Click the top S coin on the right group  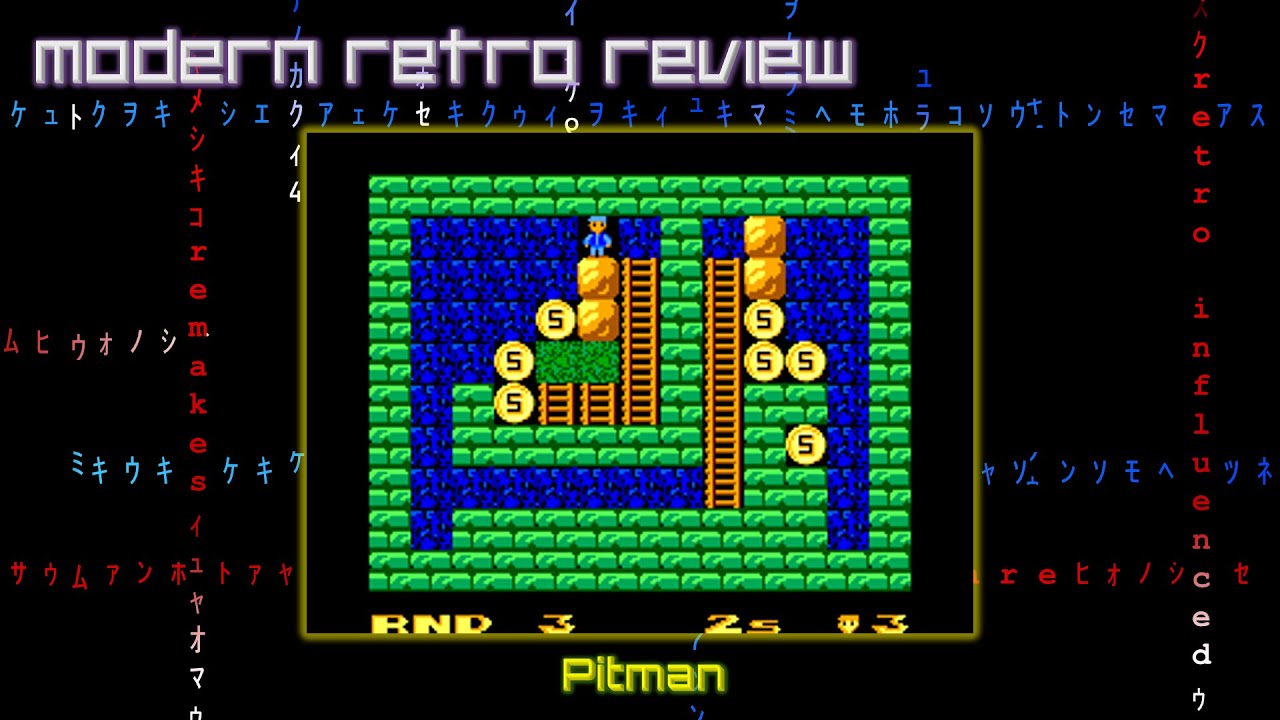tap(764, 318)
